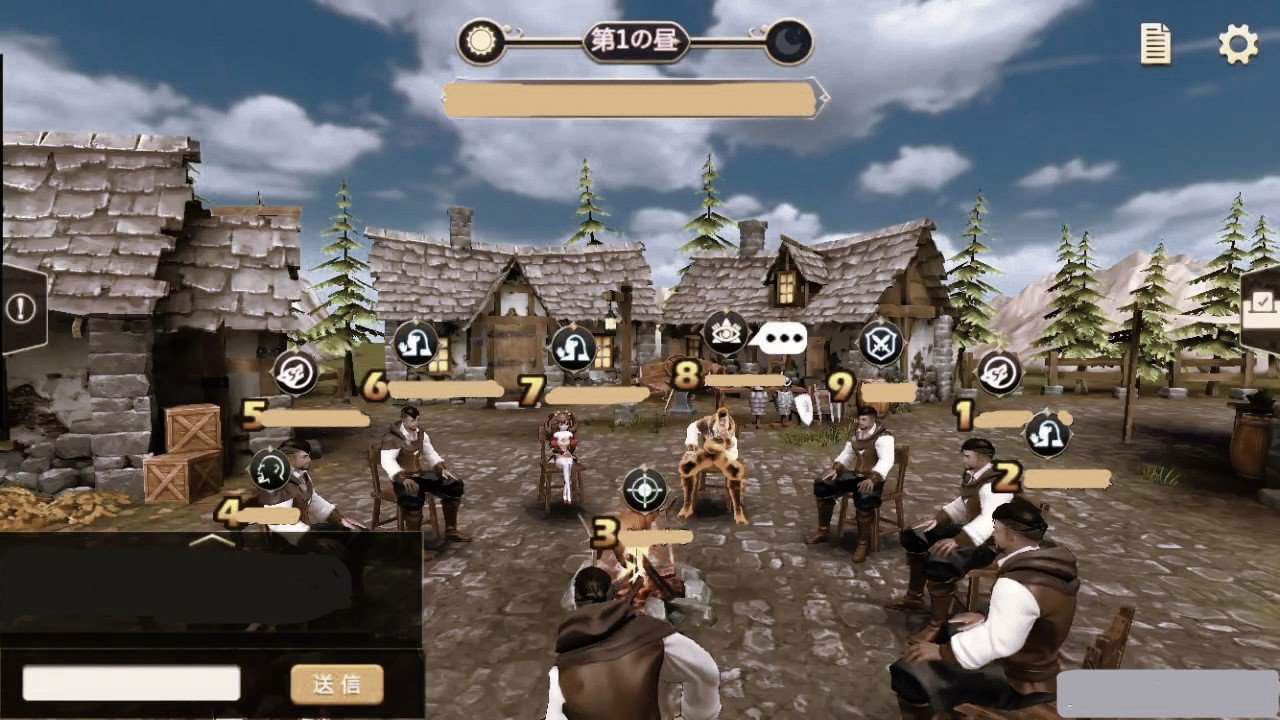Image resolution: width=1280 pixels, height=720 pixels.
Task: Select the crossed shield icon above player 9
Action: tap(881, 344)
